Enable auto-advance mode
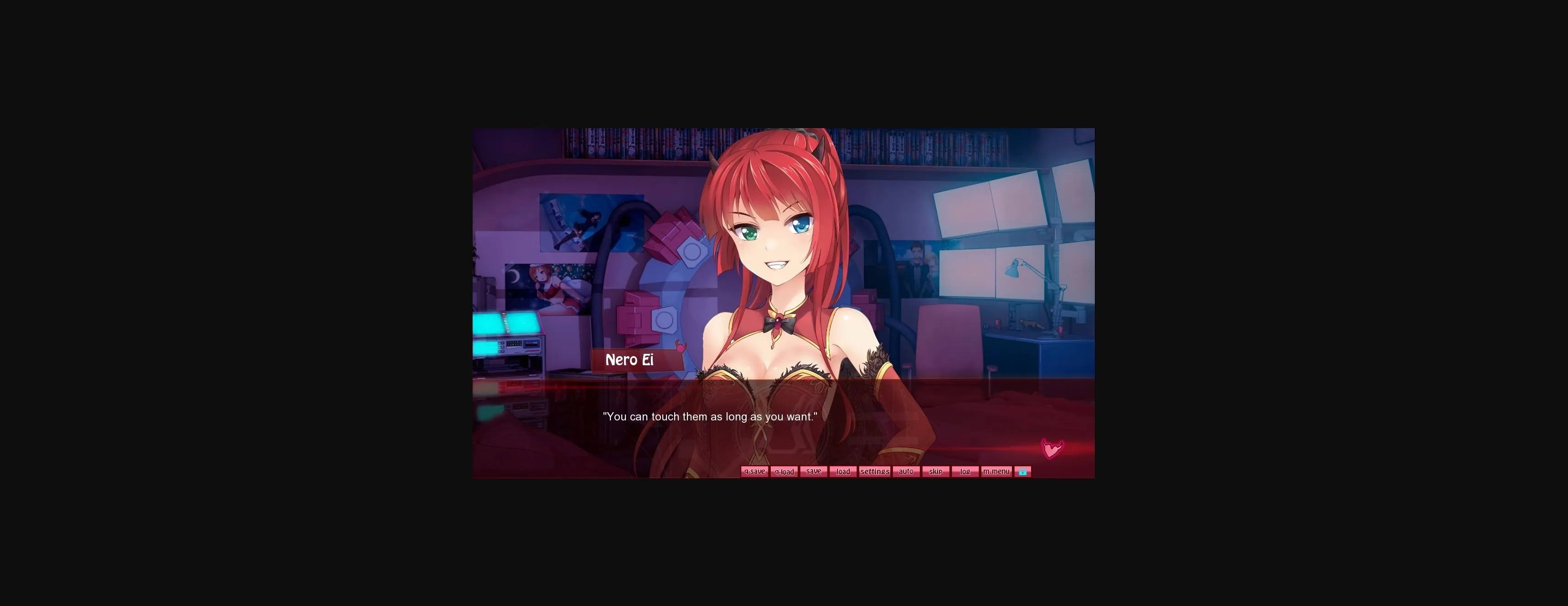Screen dimensions: 1568x606 coord(906,471)
